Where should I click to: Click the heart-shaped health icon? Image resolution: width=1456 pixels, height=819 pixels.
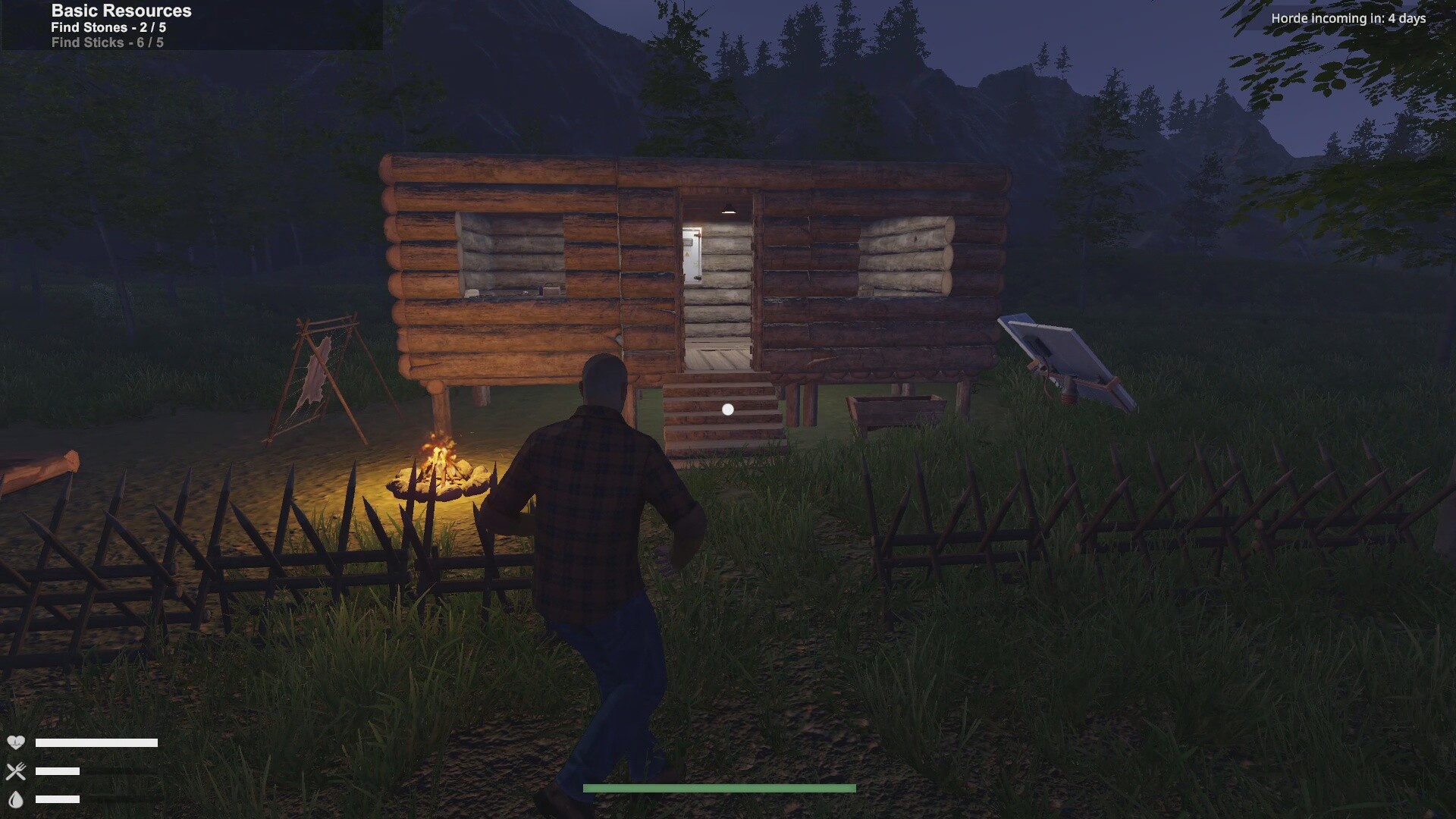17,742
